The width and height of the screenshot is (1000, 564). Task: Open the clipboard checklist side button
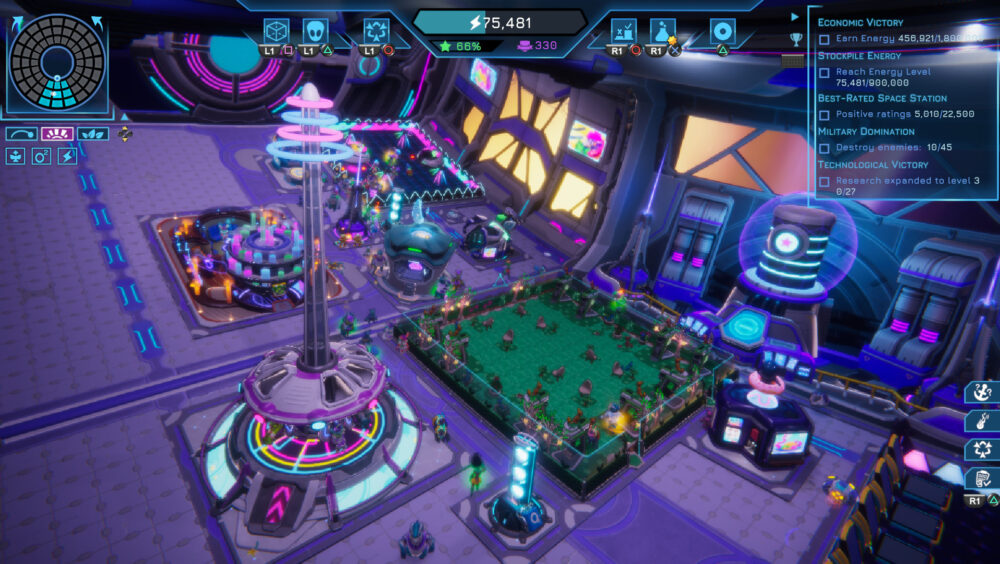tap(981, 479)
